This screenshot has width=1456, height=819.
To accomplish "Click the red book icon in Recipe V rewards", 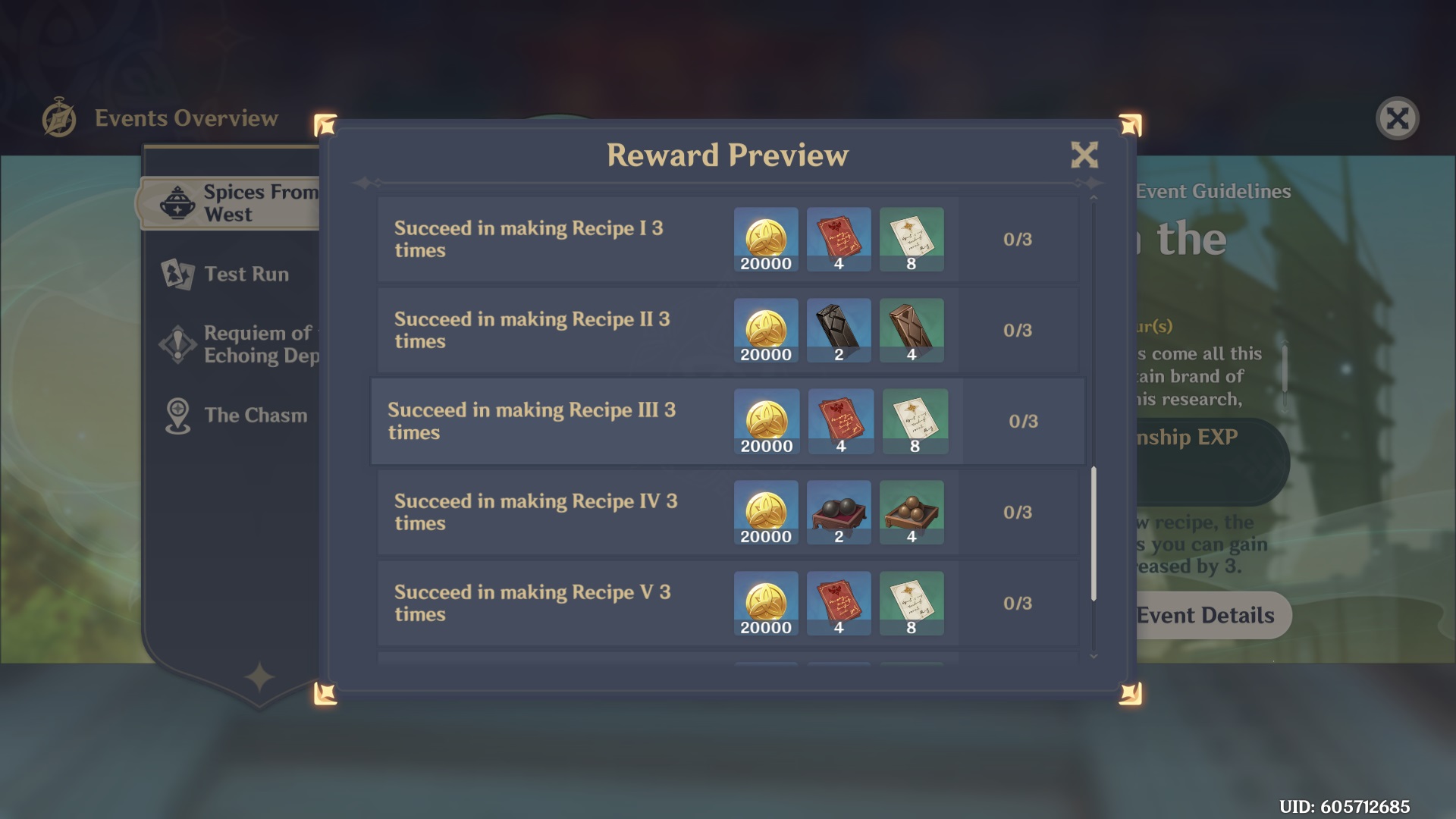I will 839,601.
